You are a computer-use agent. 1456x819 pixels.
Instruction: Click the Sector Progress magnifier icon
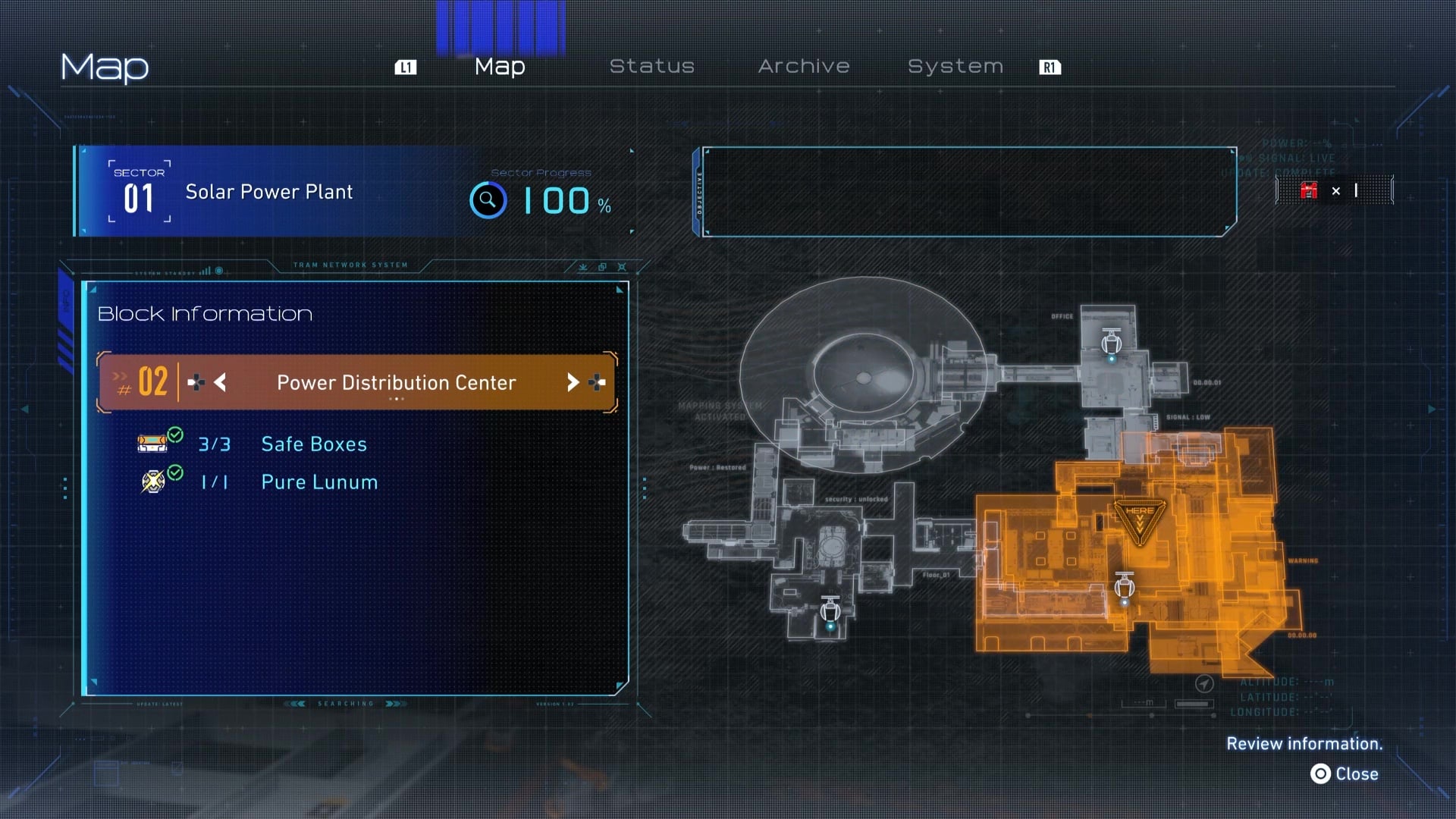pos(488,201)
